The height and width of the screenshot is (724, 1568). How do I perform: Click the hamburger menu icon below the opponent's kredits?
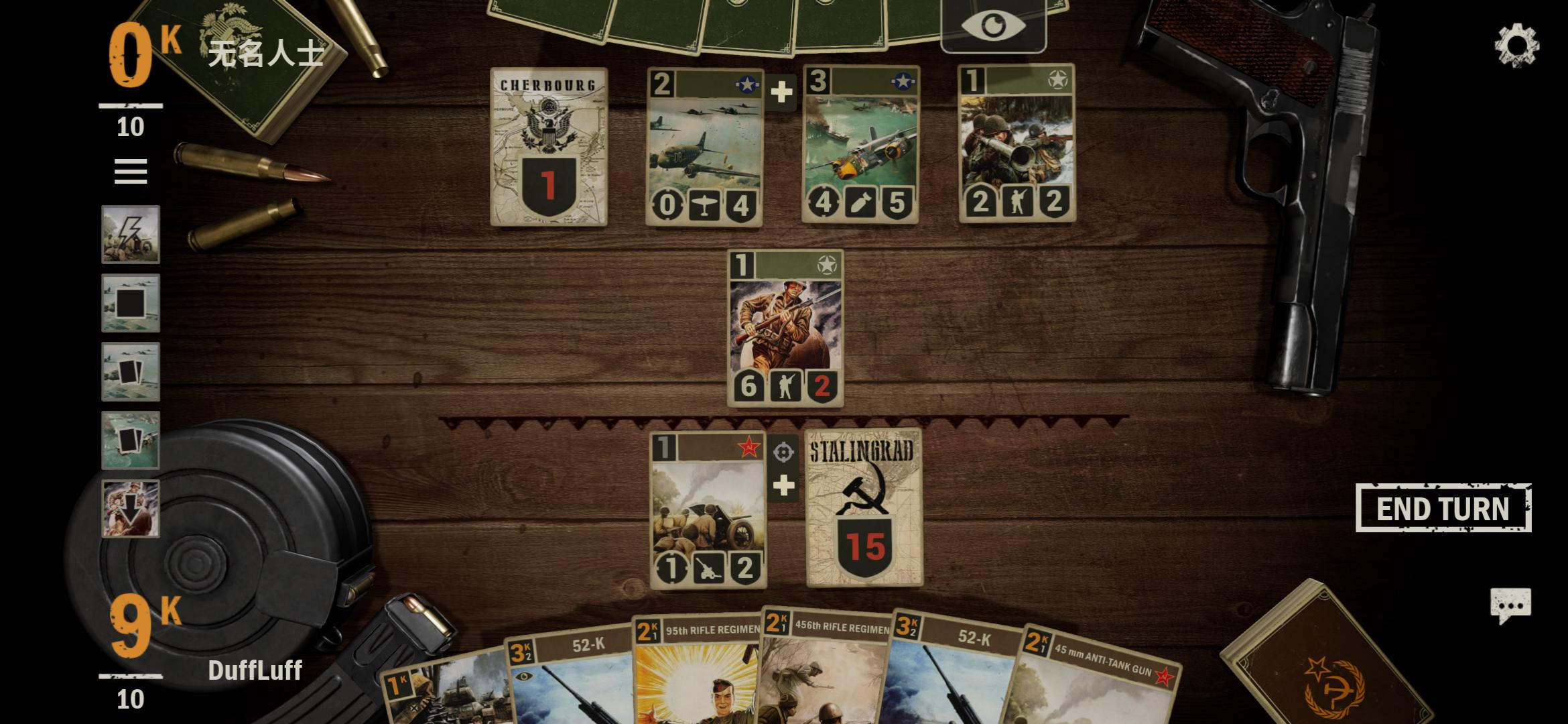click(x=131, y=173)
